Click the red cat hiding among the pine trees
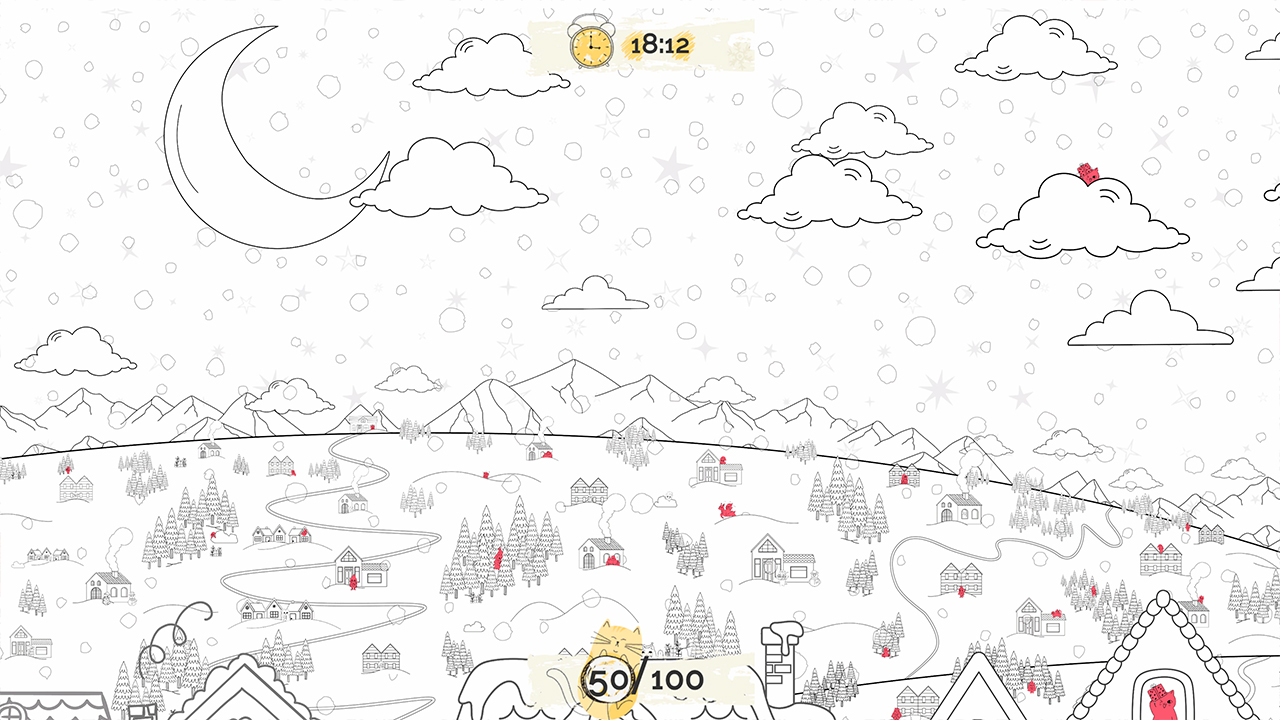 point(497,560)
